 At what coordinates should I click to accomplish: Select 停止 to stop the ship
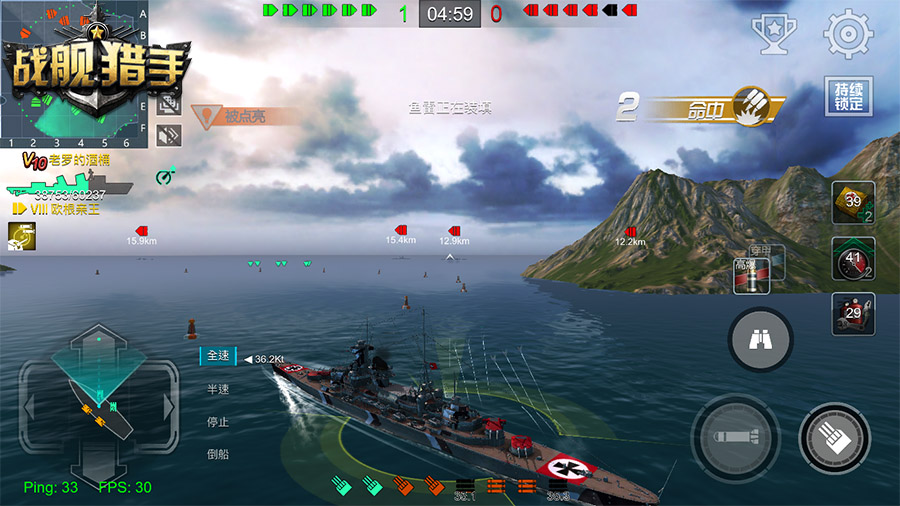[x=219, y=421]
